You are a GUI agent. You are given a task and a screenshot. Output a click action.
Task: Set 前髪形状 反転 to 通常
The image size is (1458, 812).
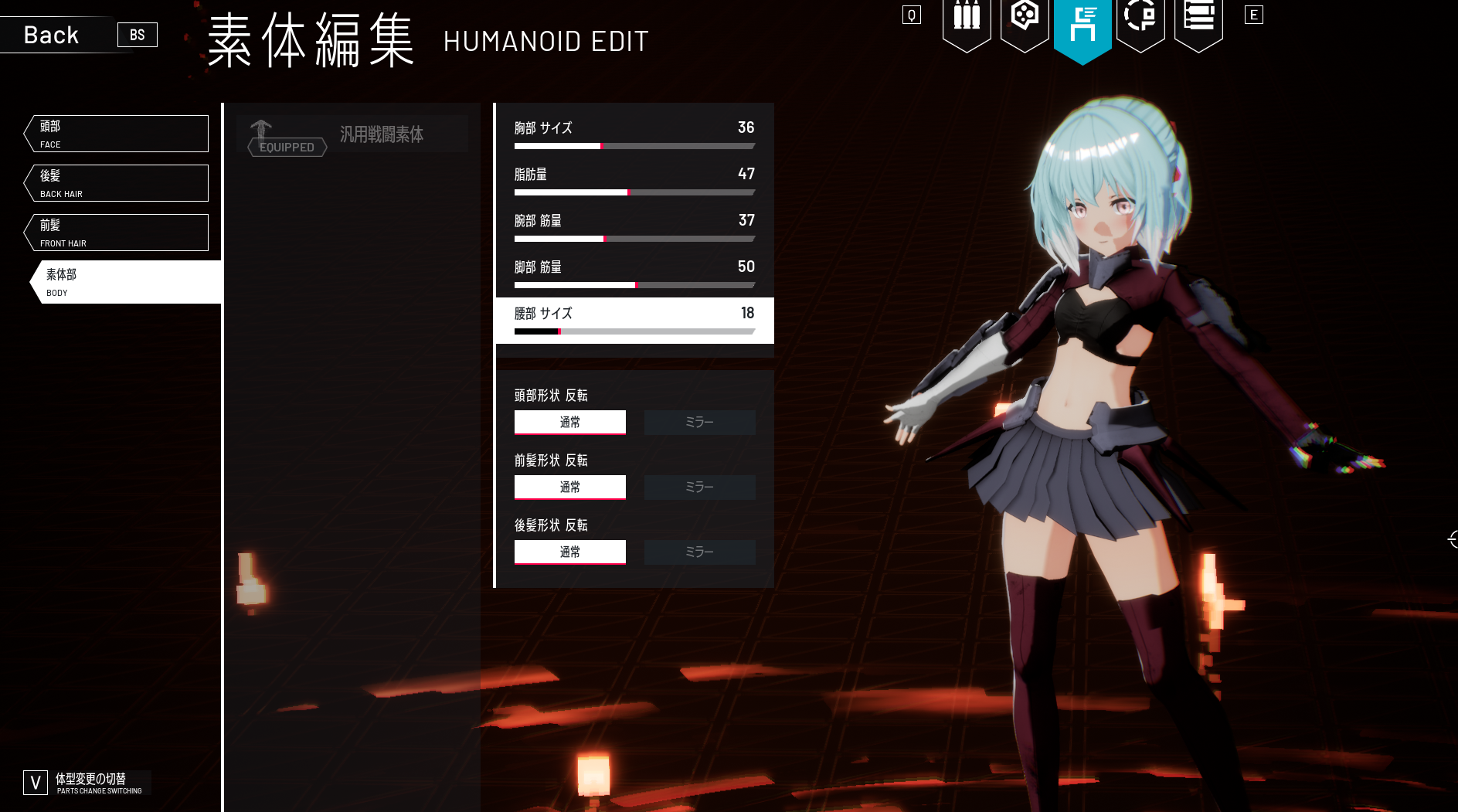click(570, 488)
